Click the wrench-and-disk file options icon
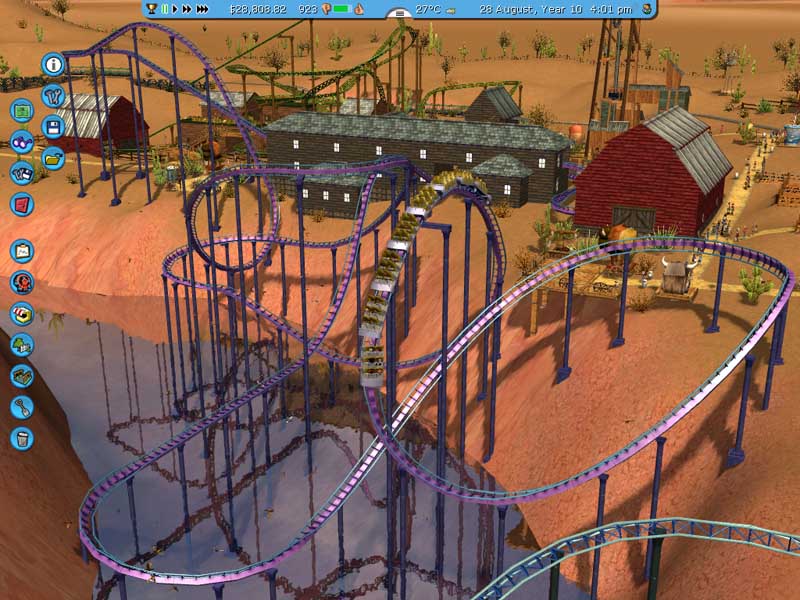This screenshot has width=800, height=600. (22, 173)
